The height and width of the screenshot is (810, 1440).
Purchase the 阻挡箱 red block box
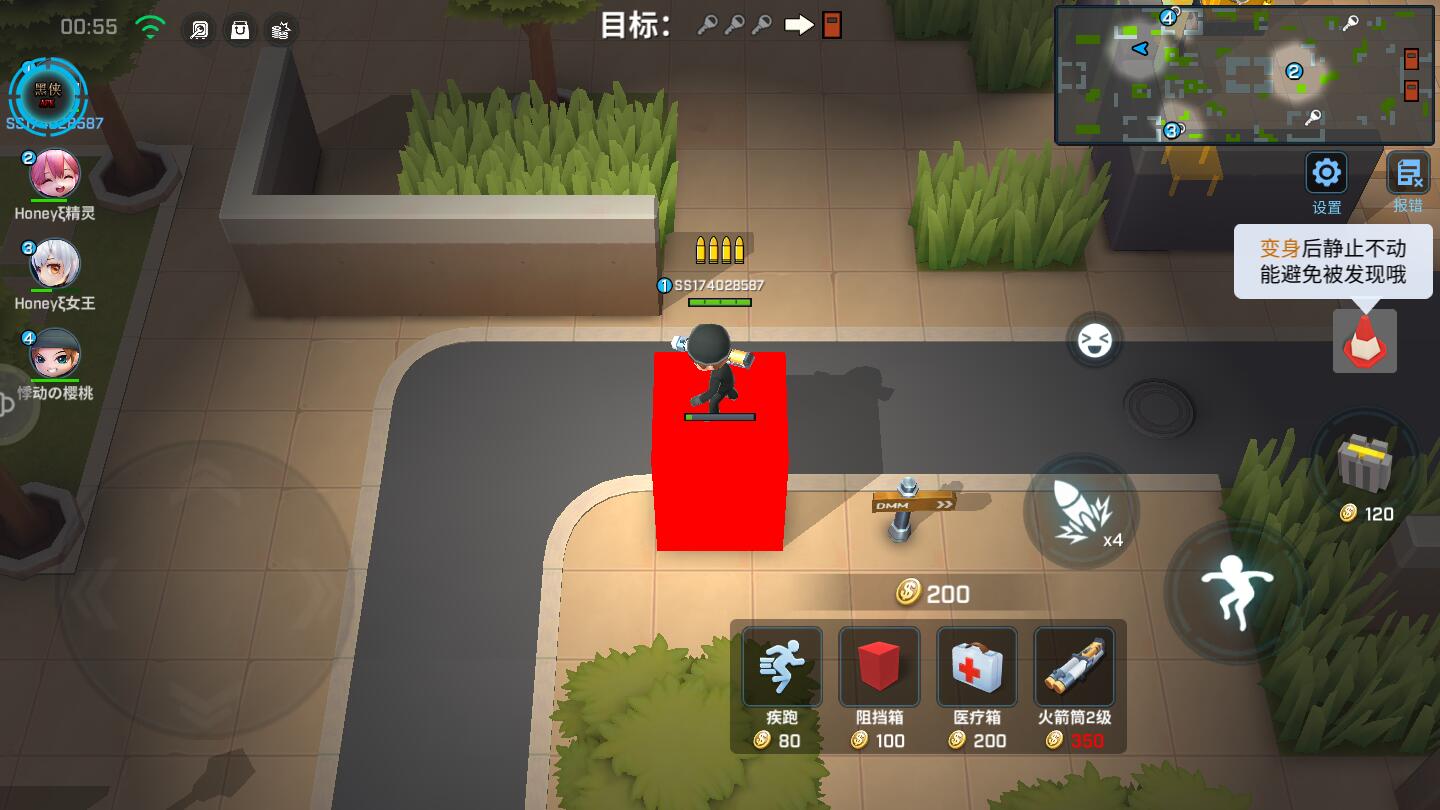click(879, 668)
